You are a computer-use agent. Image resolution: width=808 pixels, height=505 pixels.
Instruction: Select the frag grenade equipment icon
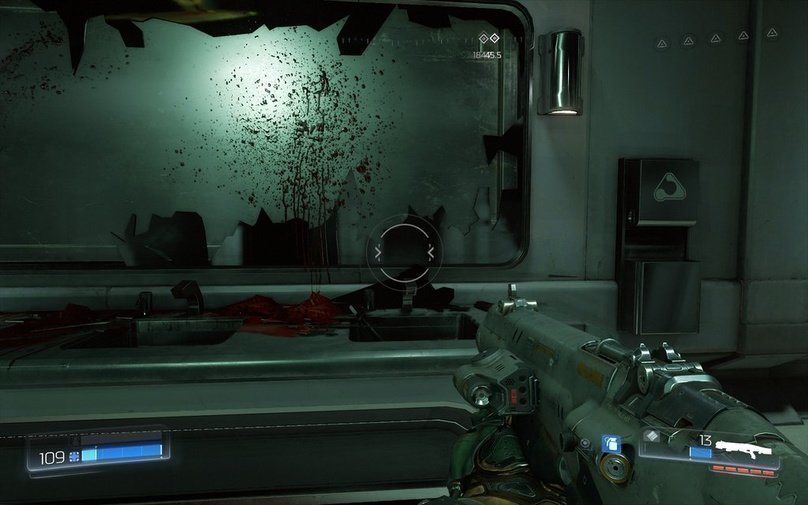point(609,443)
